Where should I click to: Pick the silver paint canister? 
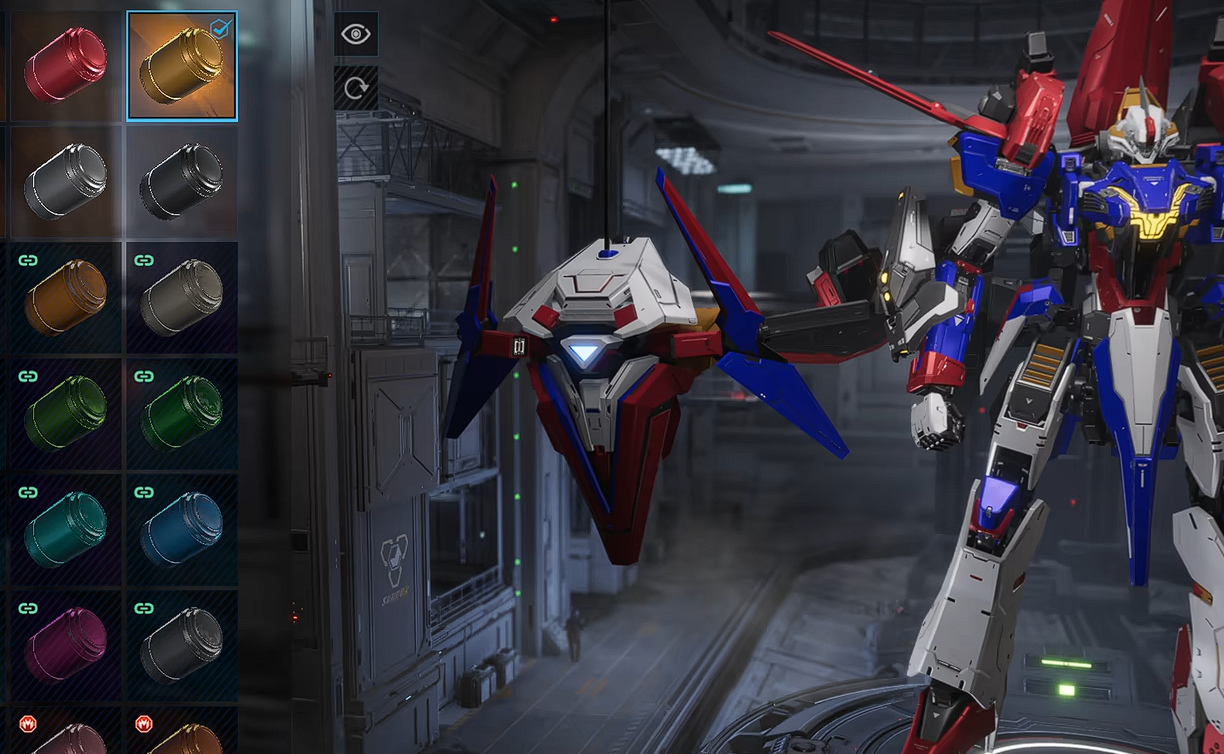pyautogui.click(x=65, y=181)
